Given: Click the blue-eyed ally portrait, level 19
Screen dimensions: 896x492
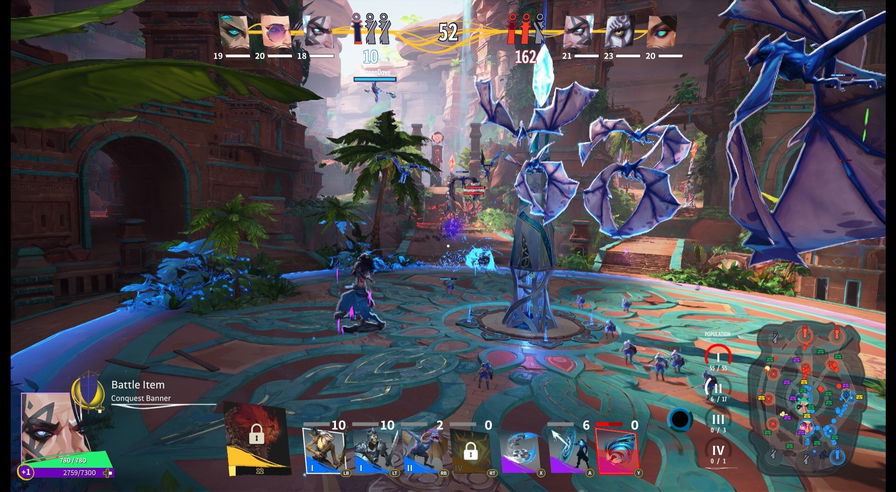Looking at the screenshot, I should [233, 31].
